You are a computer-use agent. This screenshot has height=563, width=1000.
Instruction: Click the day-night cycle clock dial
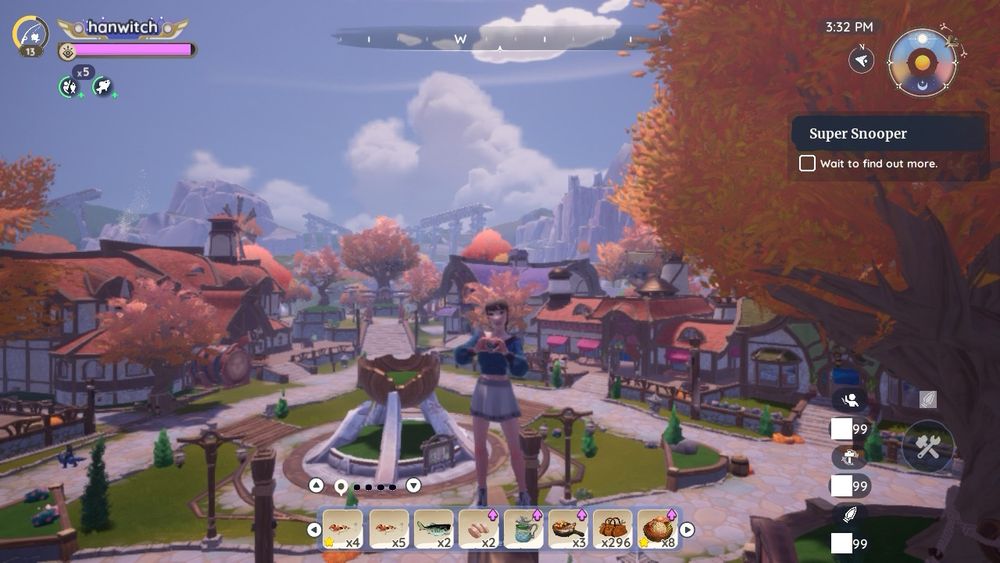tap(921, 61)
